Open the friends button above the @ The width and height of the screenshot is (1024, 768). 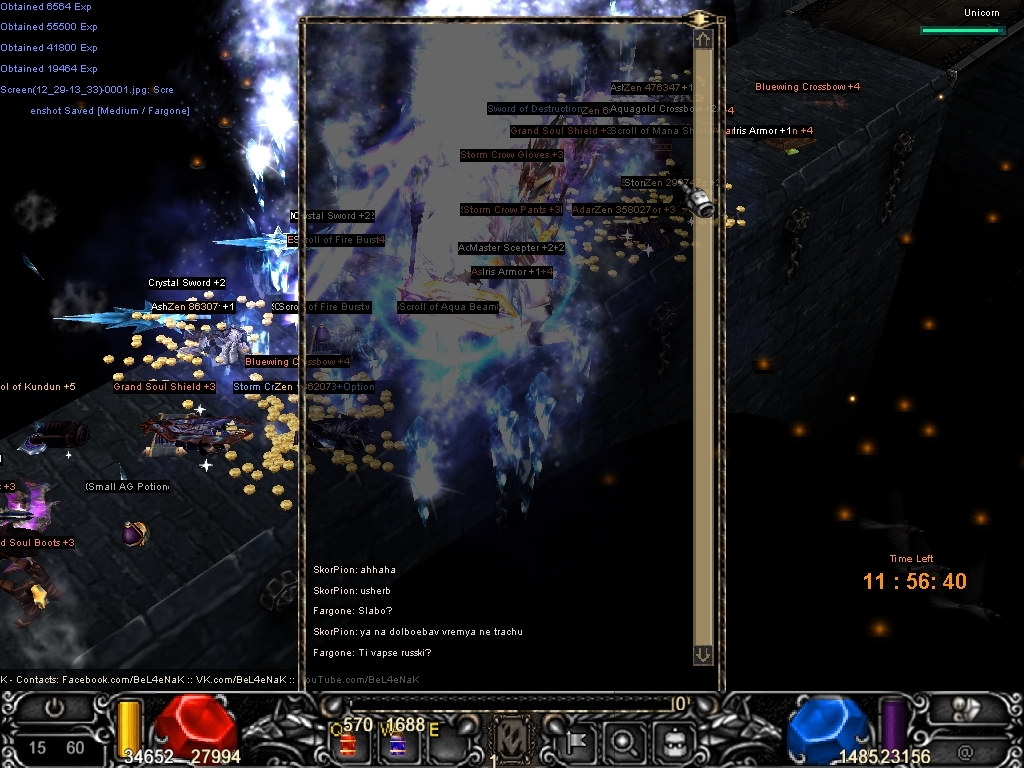[x=965, y=708]
